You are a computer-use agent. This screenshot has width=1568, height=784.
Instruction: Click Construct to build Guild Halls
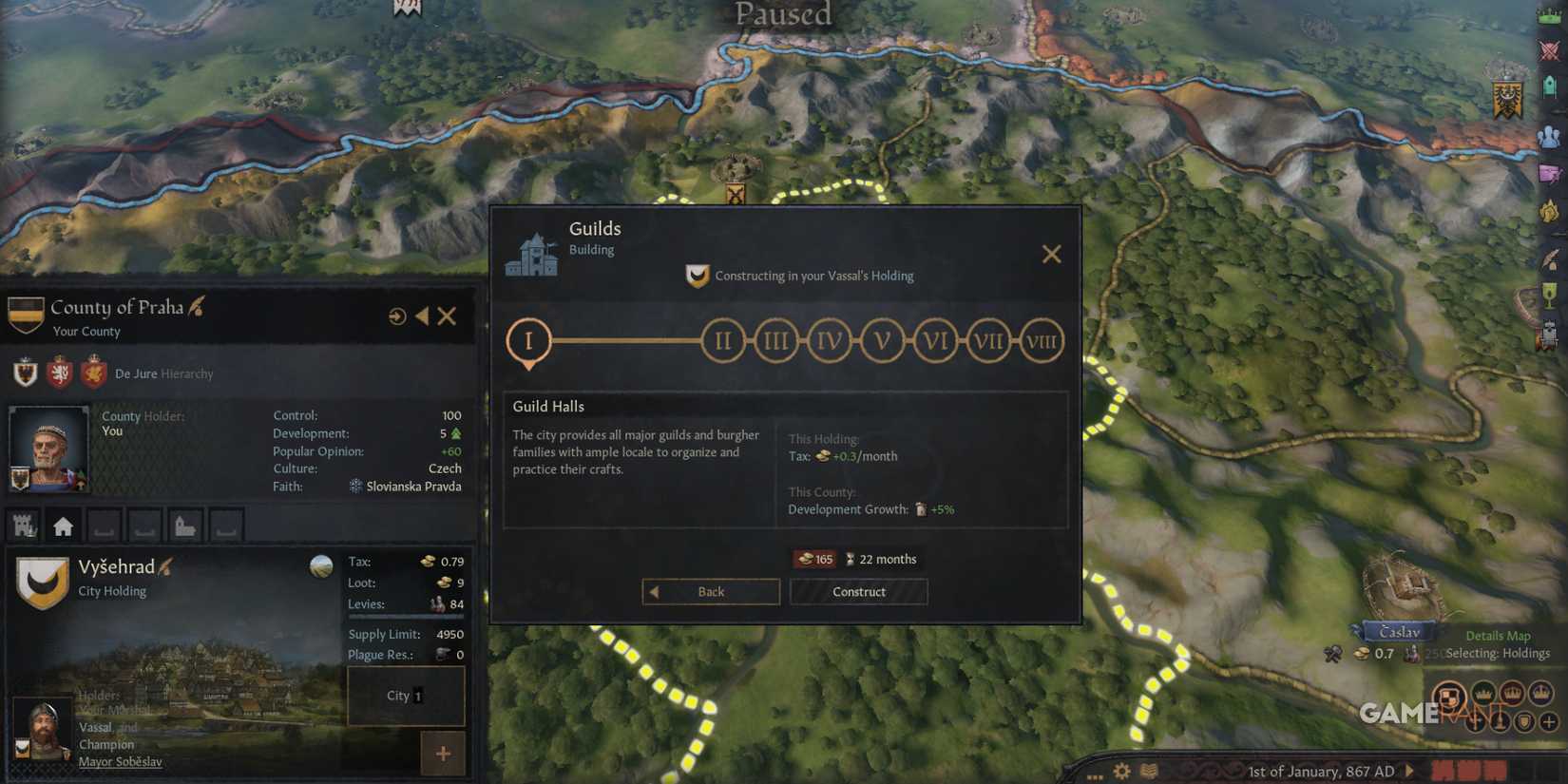pos(858,591)
